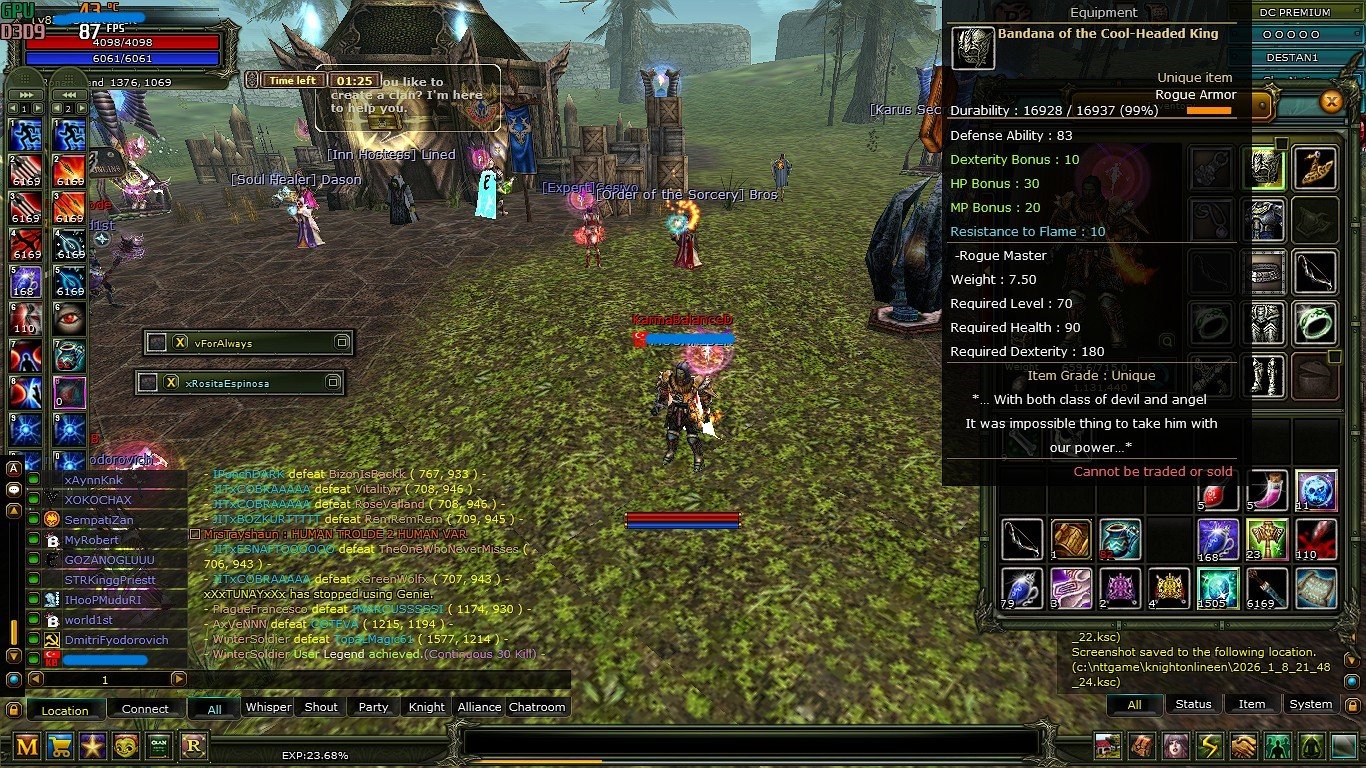Click the Connect button
Viewport: 1366px width, 768px height.
145,708
